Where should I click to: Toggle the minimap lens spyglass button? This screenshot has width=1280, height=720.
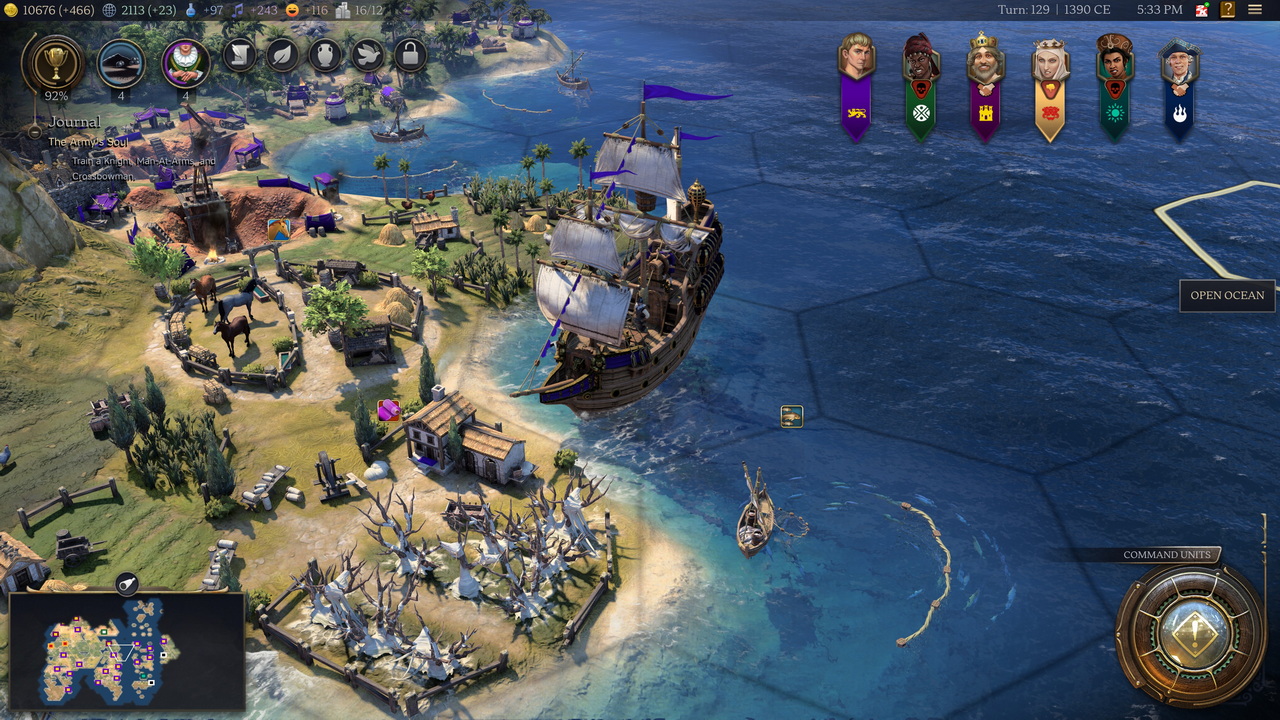tap(127, 584)
